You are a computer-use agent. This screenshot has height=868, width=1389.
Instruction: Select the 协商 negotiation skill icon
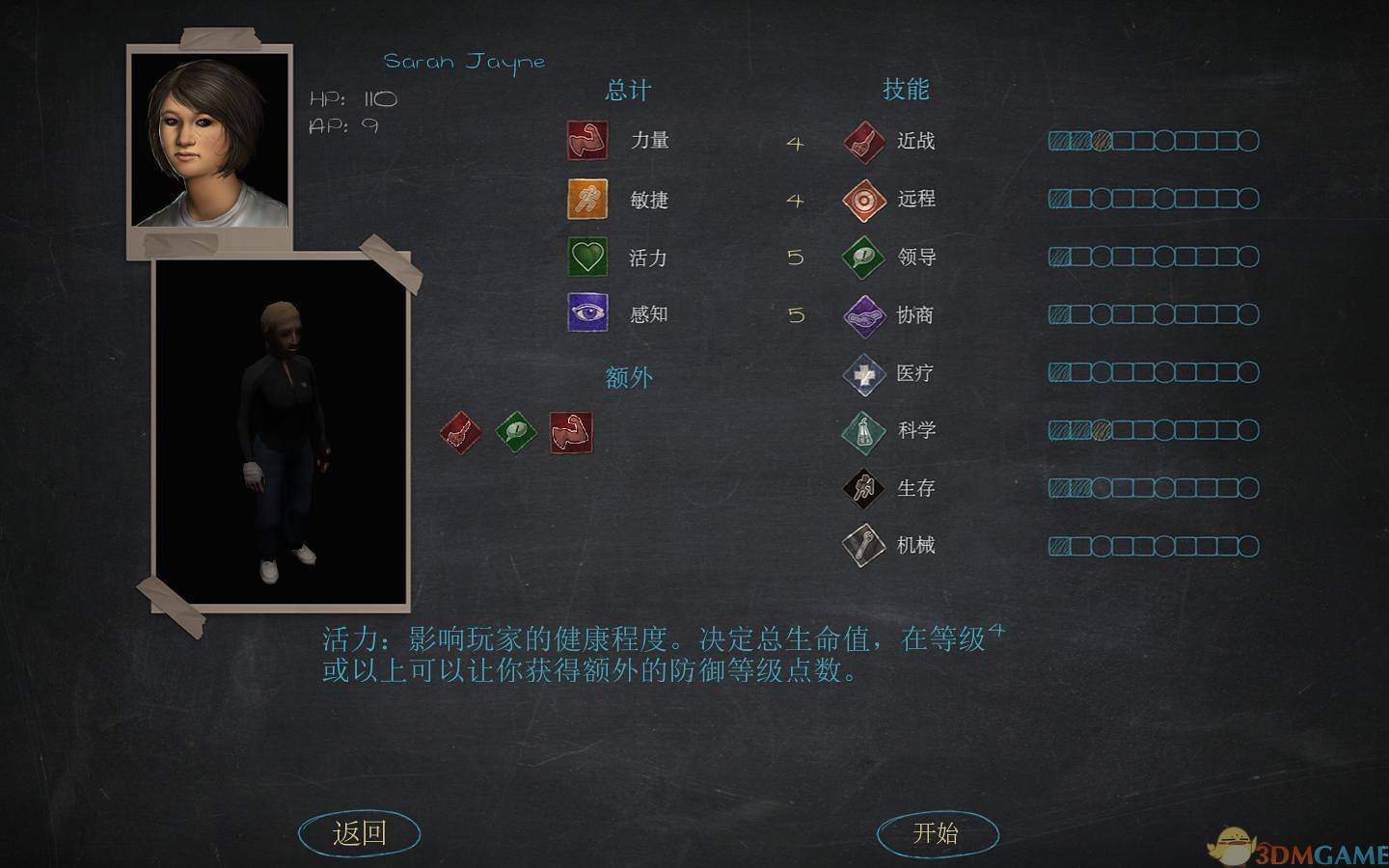point(863,314)
